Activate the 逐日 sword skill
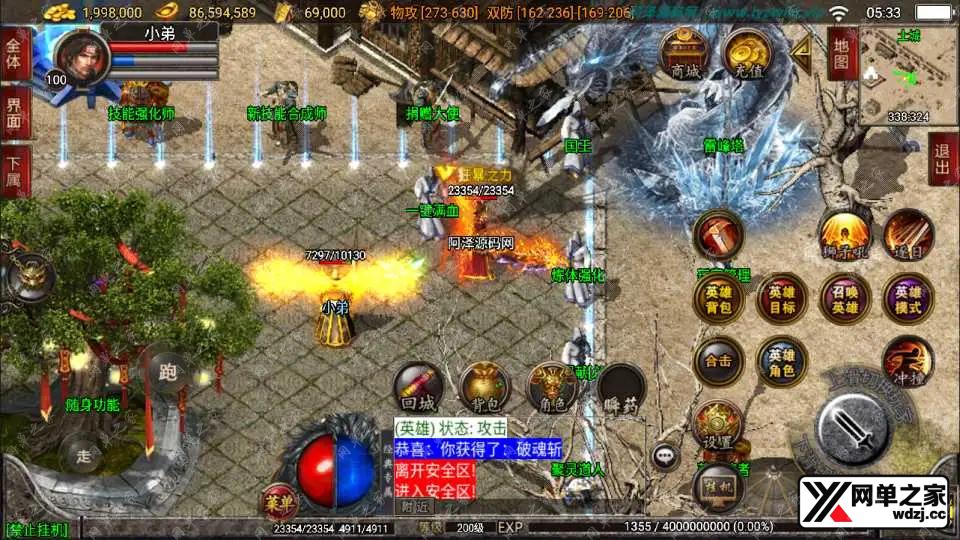This screenshot has height=540, width=960. 906,236
